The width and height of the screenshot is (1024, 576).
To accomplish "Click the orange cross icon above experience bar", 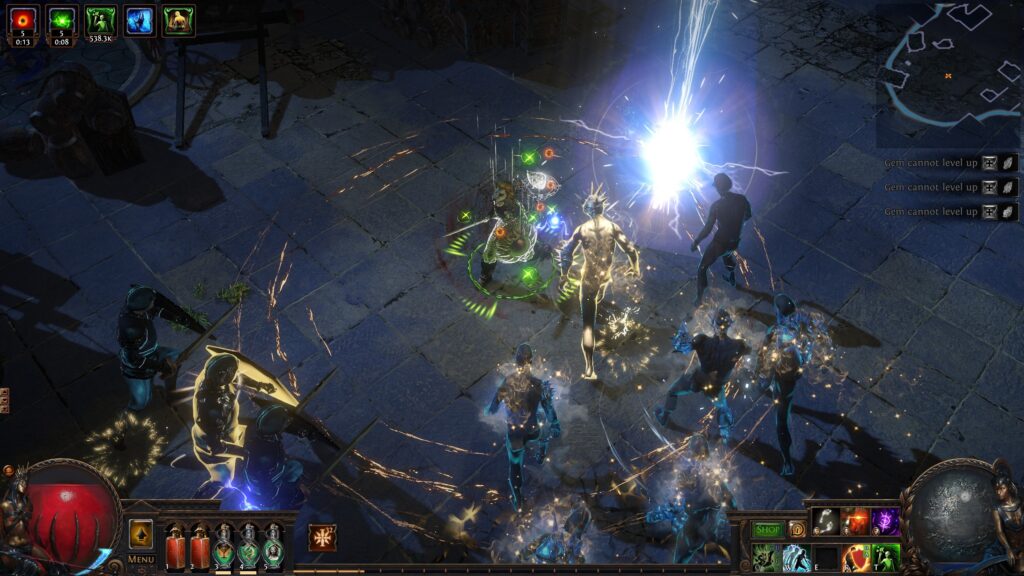I will click(x=322, y=537).
